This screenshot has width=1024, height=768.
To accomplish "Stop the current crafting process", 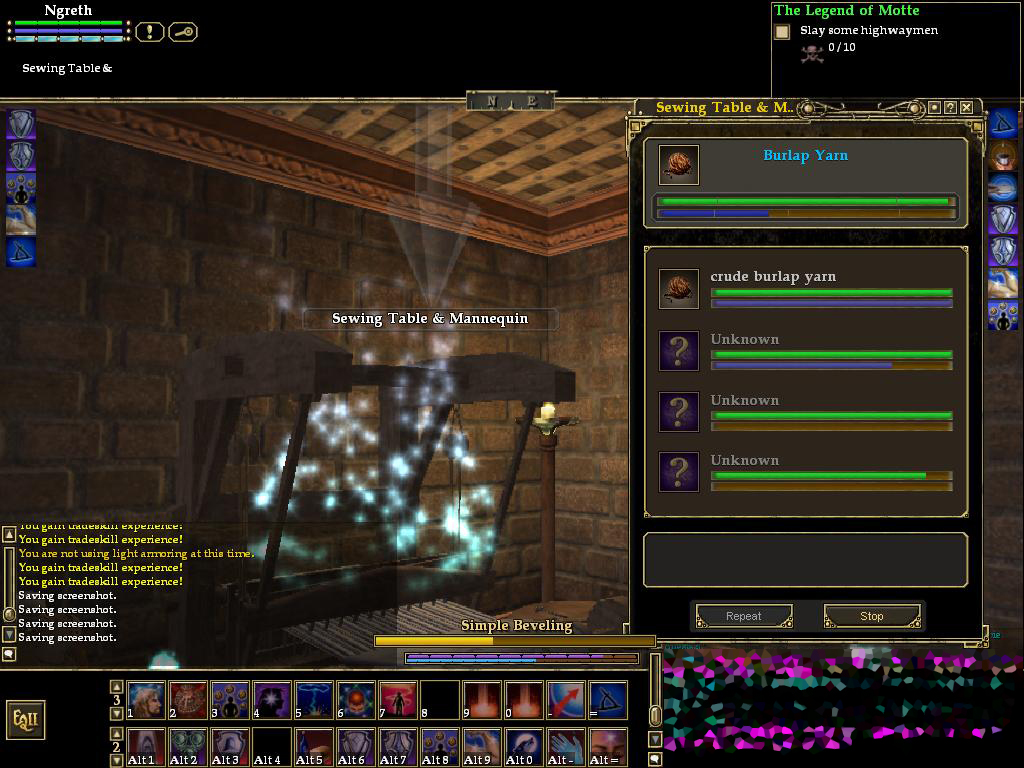I will [871, 616].
